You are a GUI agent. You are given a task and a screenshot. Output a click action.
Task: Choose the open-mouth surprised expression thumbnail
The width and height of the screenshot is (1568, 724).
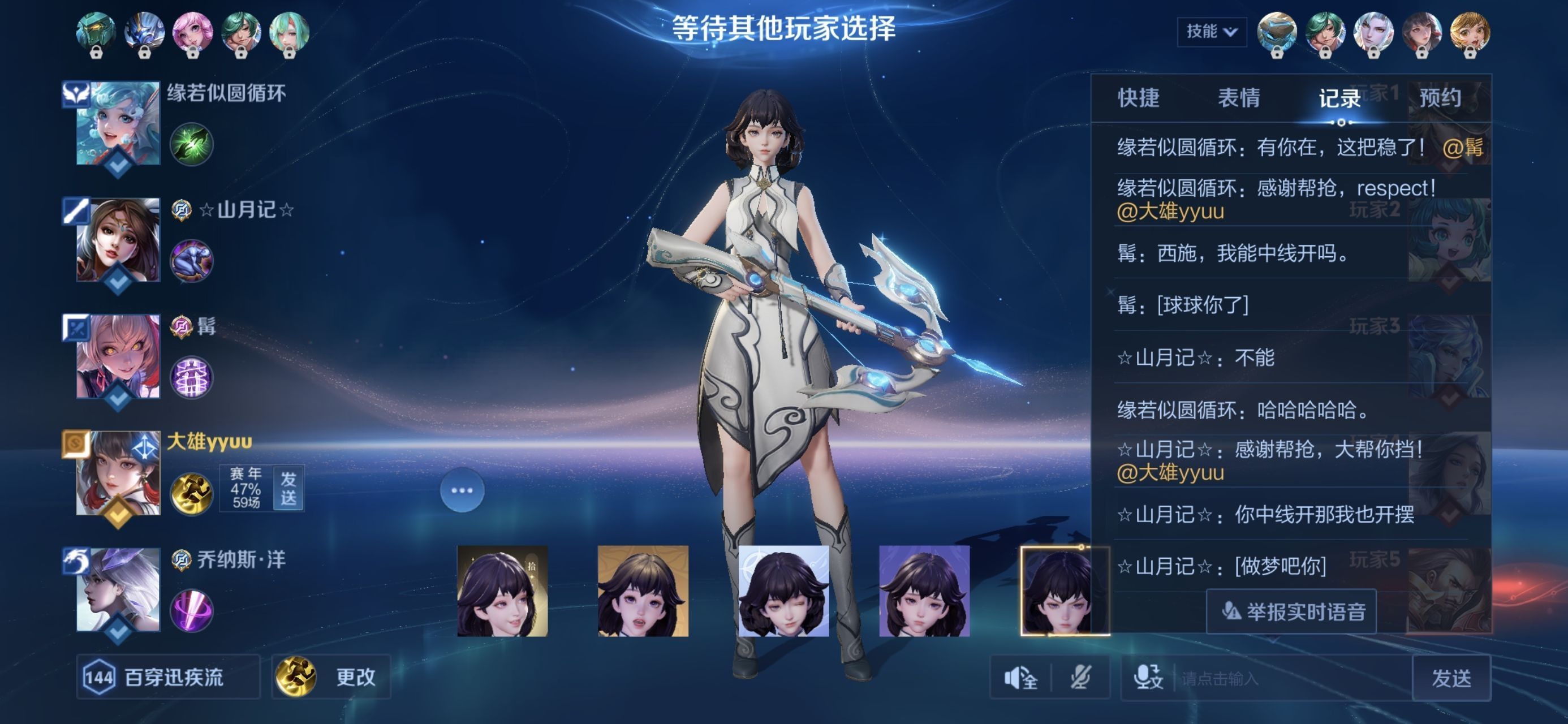(643, 591)
